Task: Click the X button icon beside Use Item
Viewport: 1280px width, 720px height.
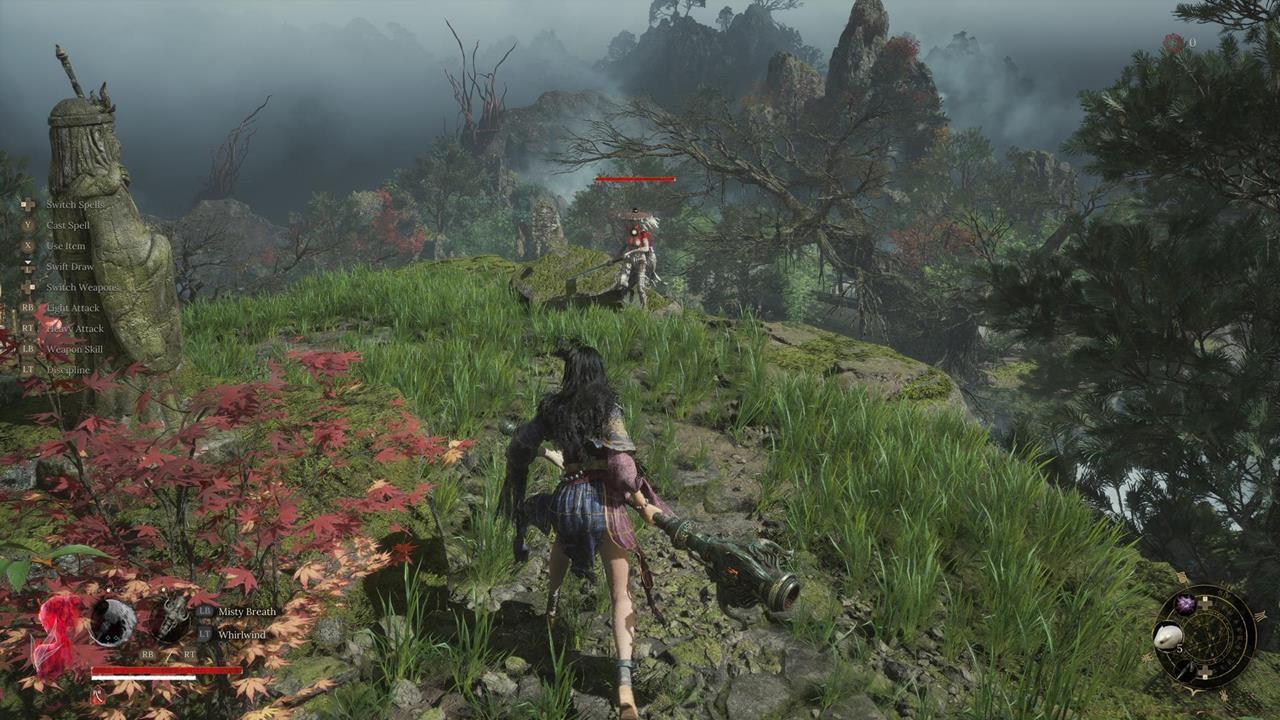Action: coord(27,246)
